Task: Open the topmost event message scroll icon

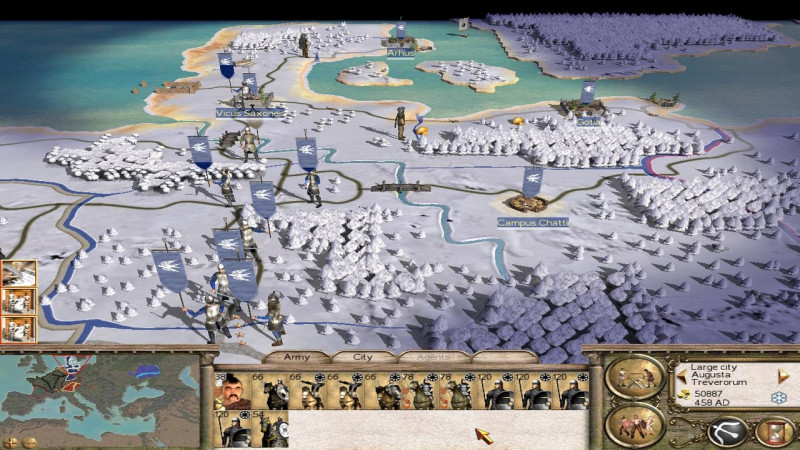Action: pyautogui.click(x=19, y=272)
